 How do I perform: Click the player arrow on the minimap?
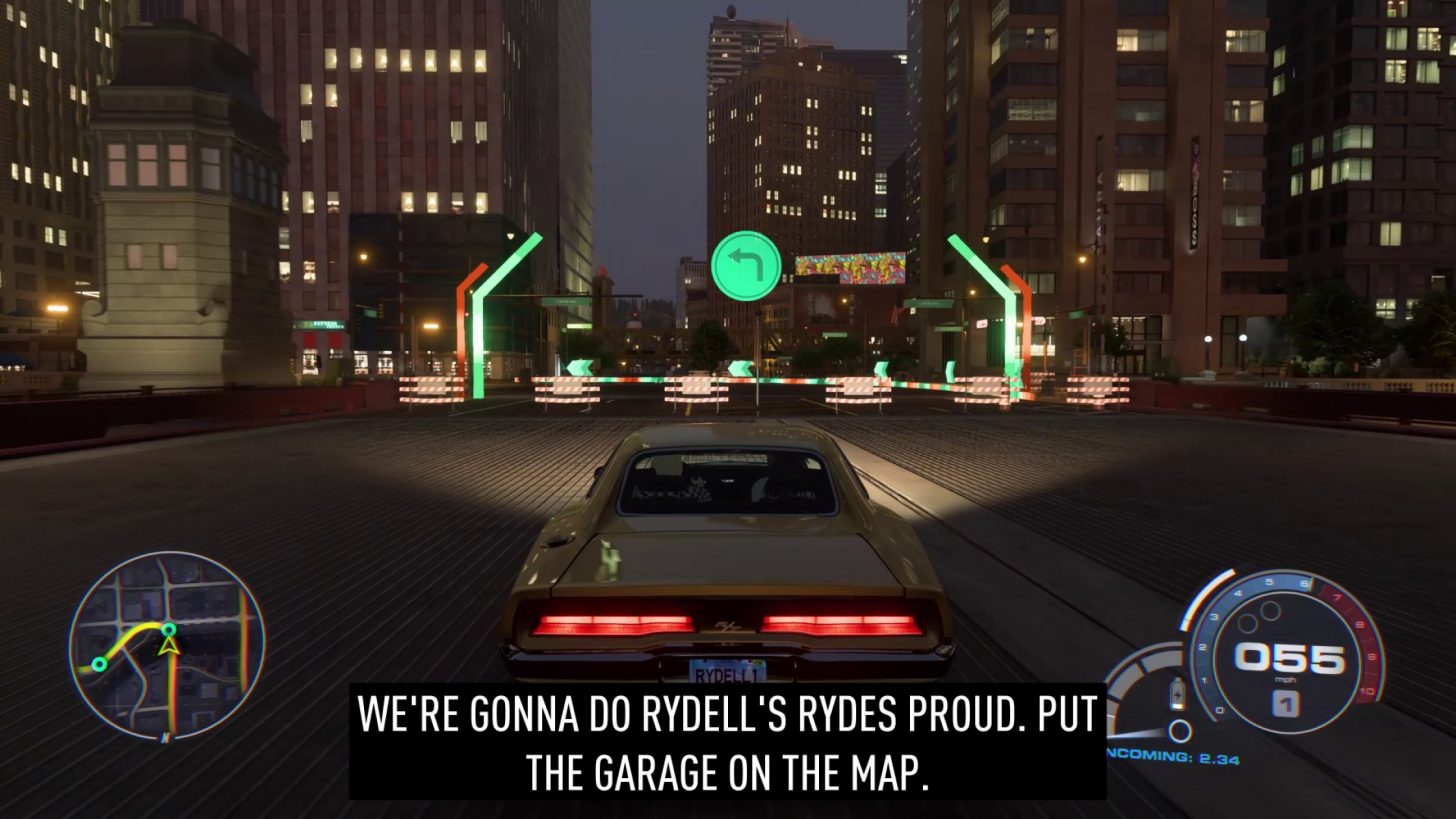167,648
